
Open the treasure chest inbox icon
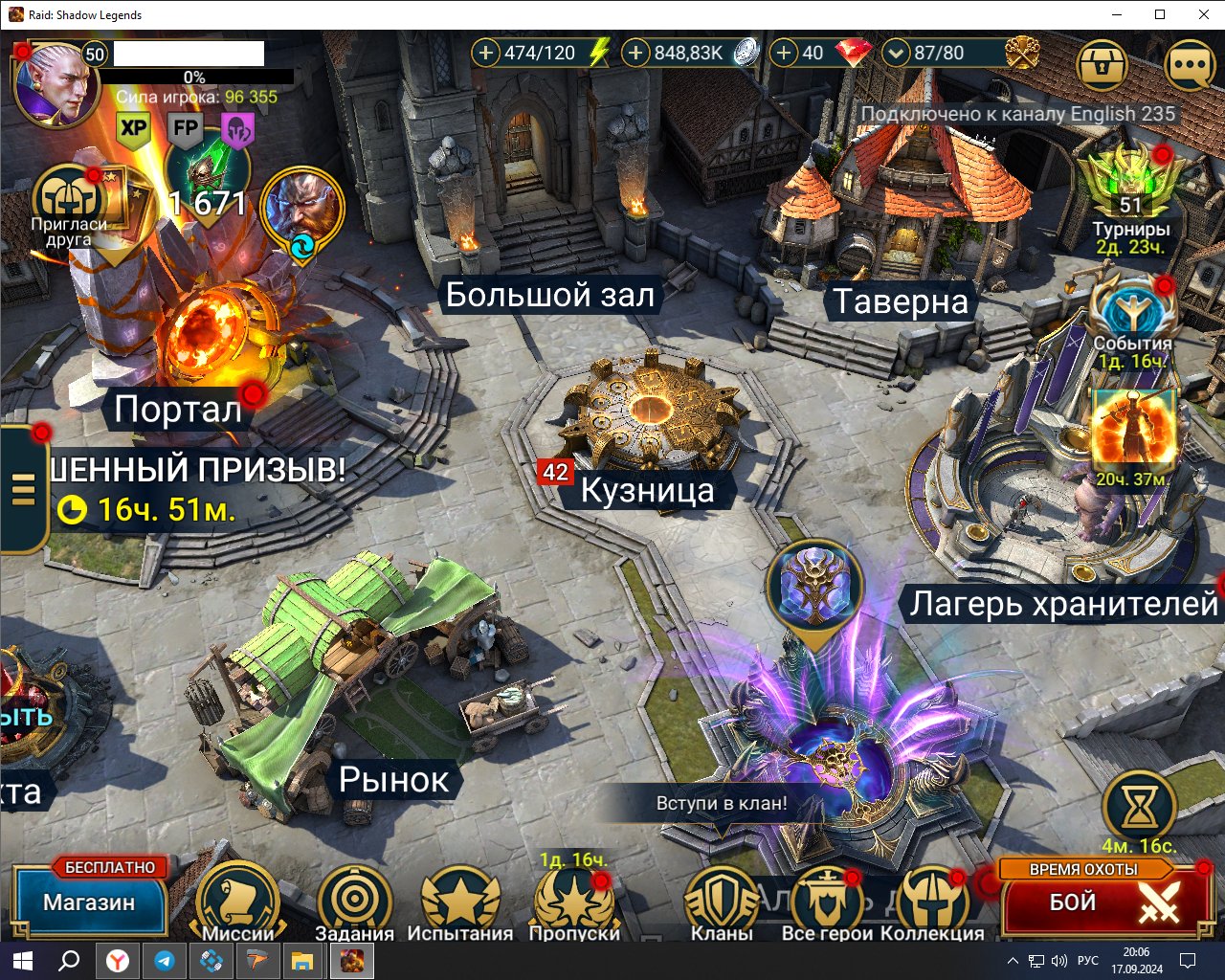point(1102,66)
